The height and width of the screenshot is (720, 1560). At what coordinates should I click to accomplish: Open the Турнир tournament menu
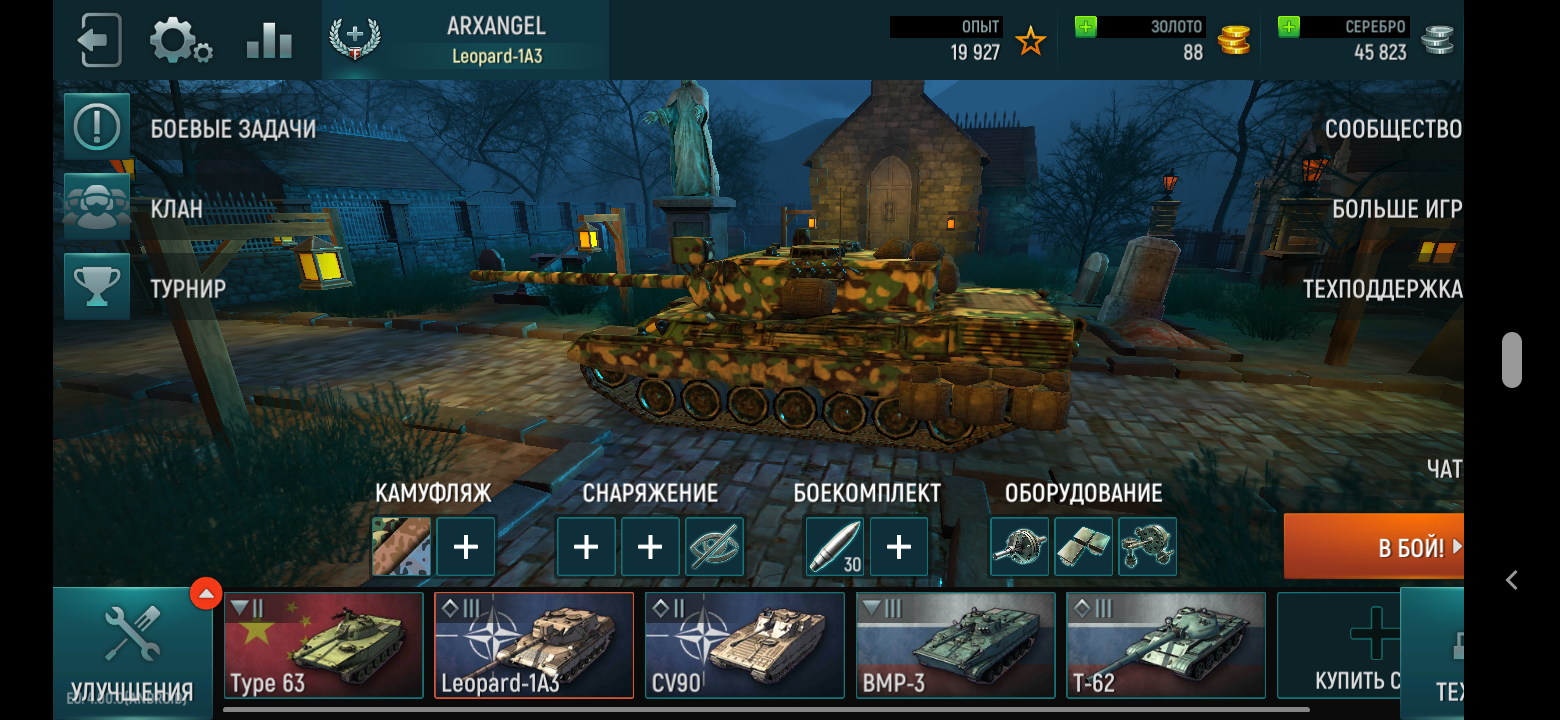98,287
